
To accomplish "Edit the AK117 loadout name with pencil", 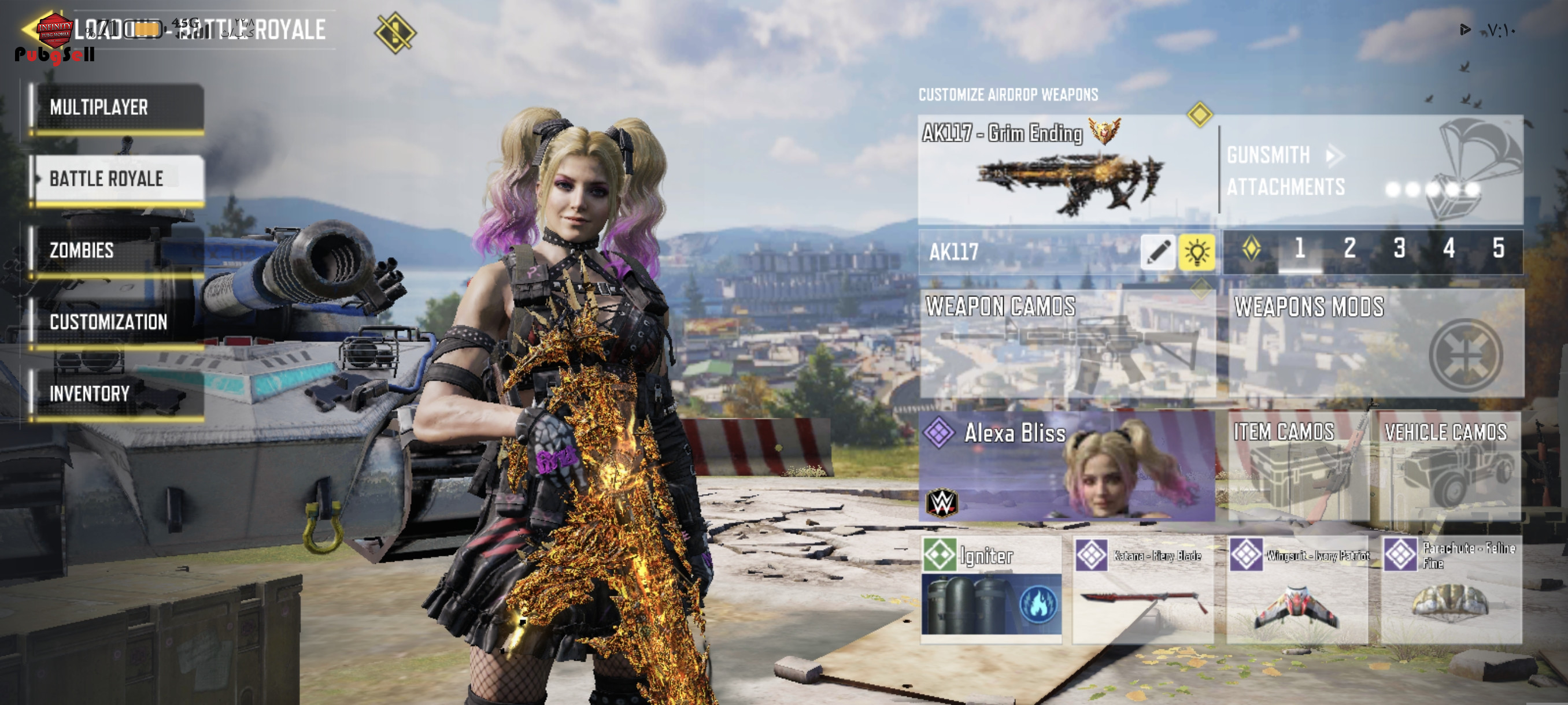I will pyautogui.click(x=1157, y=251).
